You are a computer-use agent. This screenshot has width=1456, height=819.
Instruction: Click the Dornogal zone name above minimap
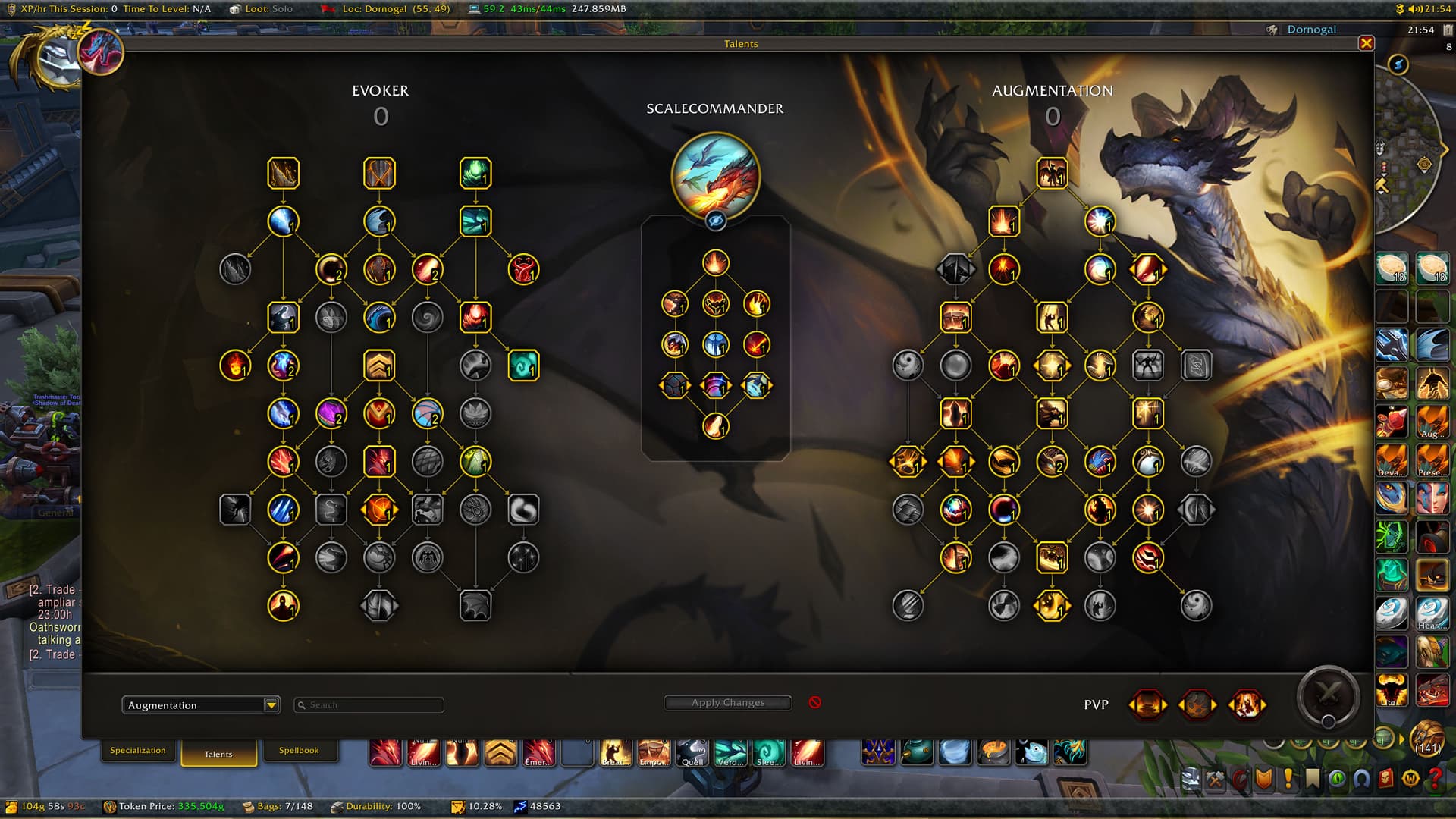pos(1311,30)
